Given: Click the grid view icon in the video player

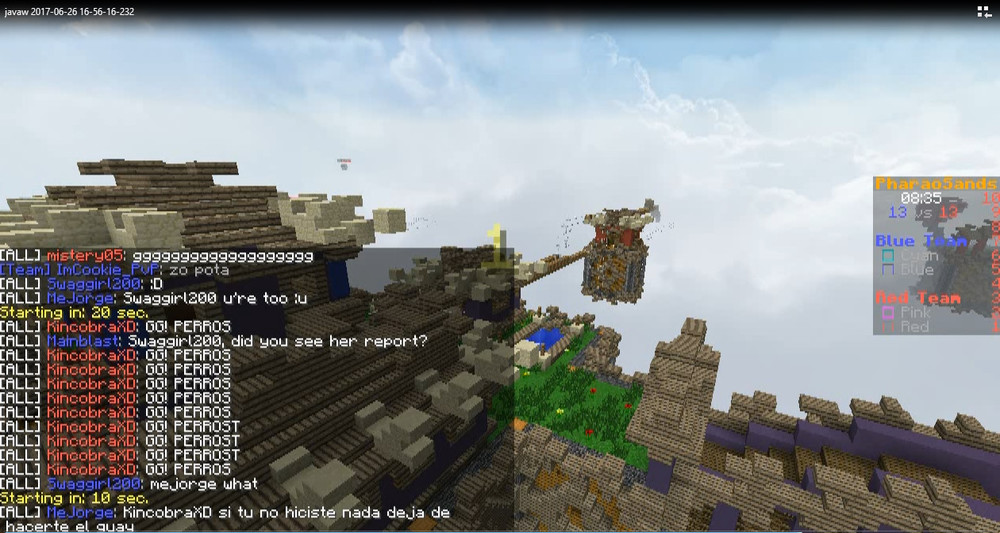Looking at the screenshot, I should pyautogui.click(x=983, y=11).
